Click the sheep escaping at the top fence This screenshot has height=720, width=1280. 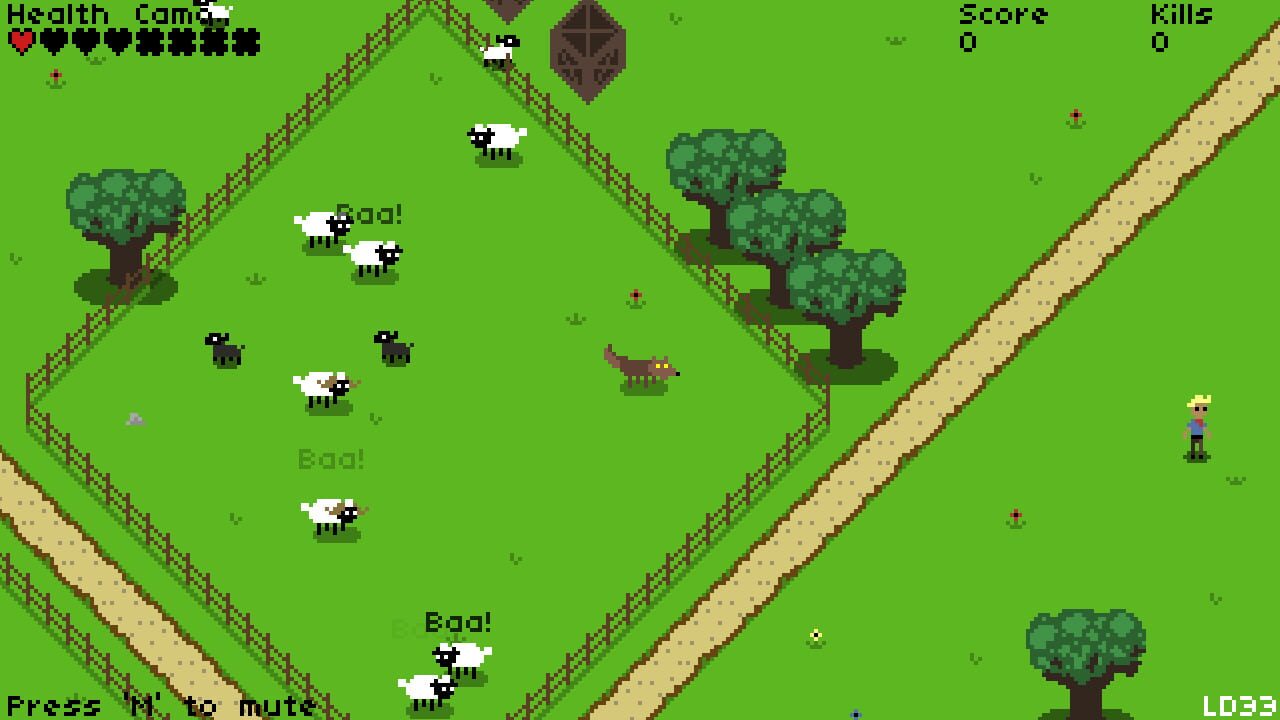[498, 50]
